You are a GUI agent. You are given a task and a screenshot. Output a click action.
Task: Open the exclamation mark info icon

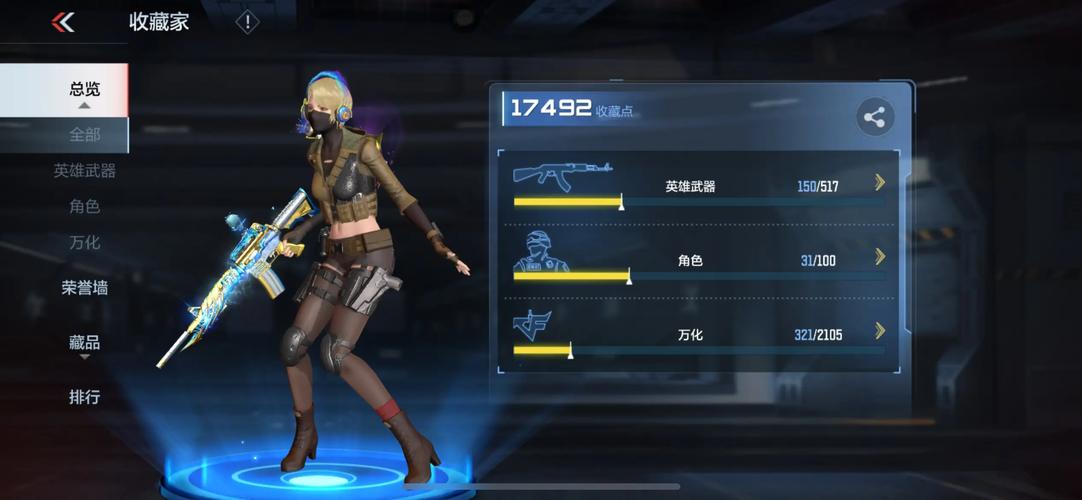point(247,22)
